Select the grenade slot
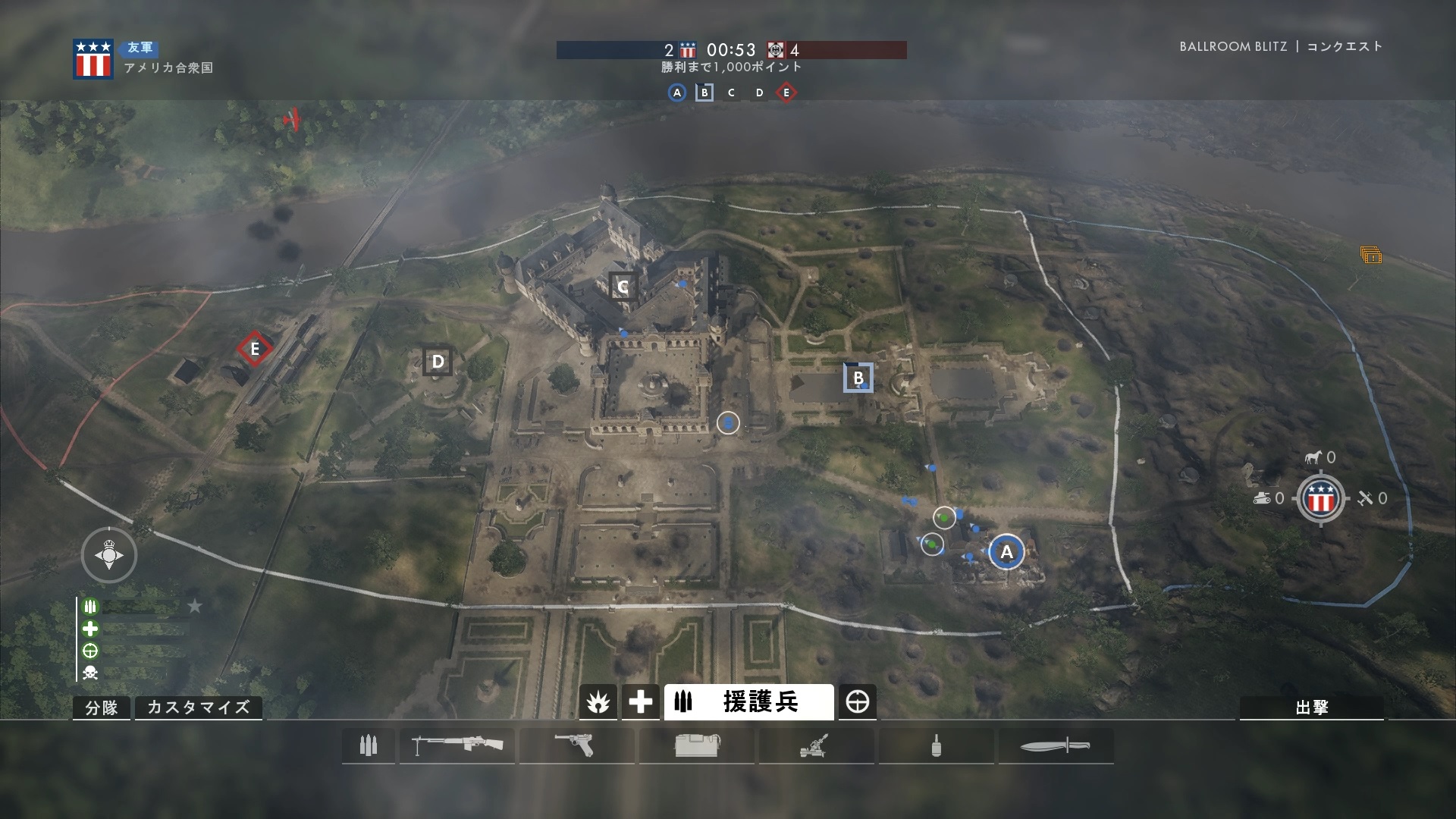 tap(936, 746)
